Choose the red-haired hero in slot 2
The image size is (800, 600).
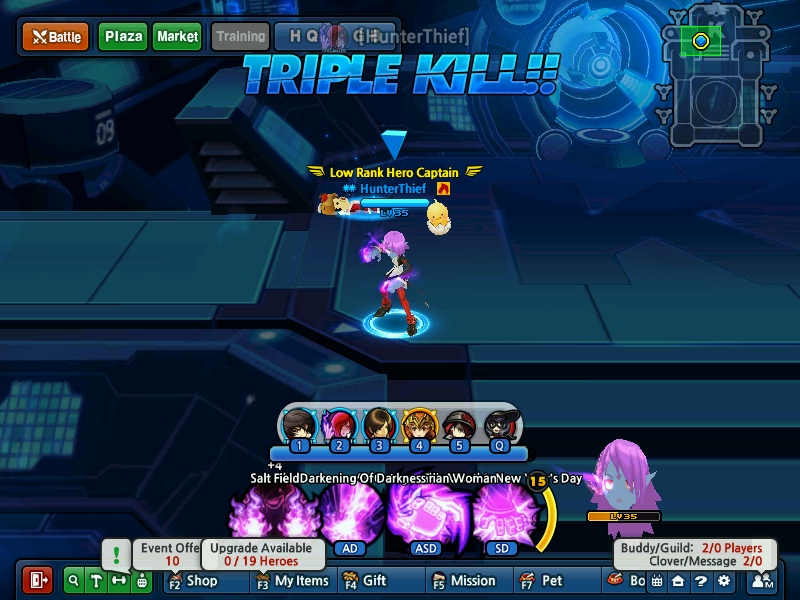340,426
